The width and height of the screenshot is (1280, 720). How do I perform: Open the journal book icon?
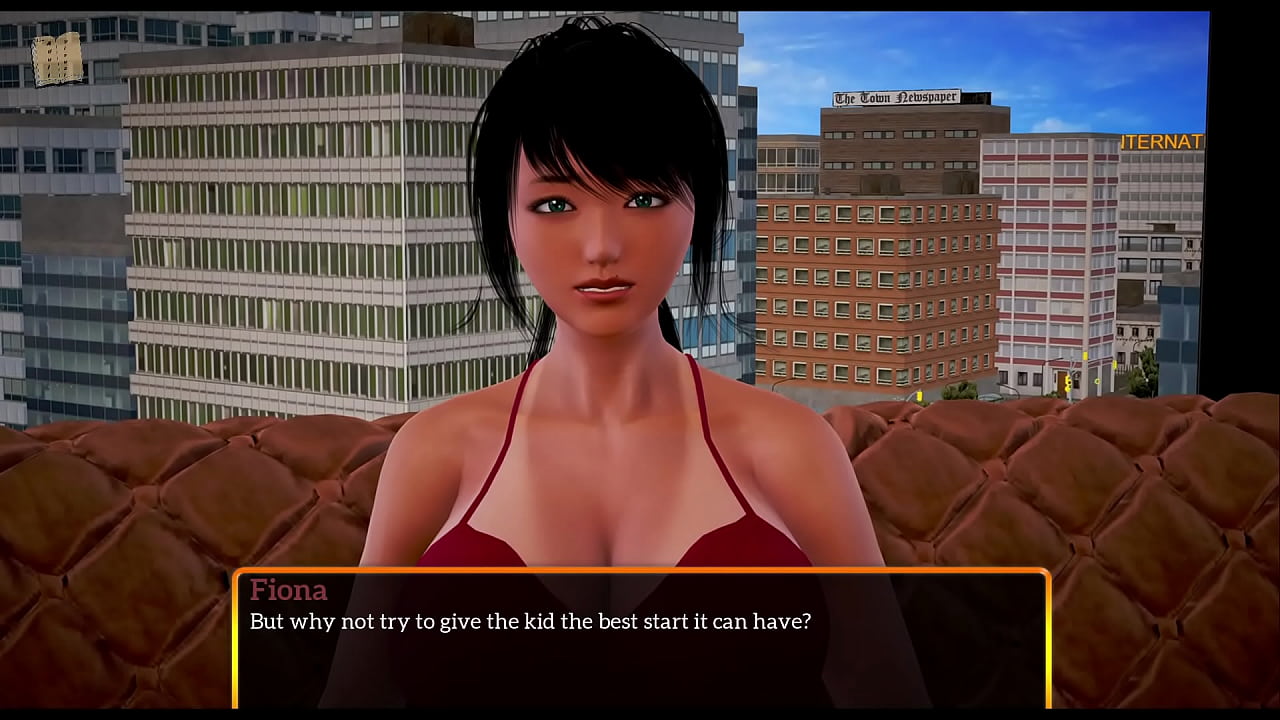pos(56,60)
